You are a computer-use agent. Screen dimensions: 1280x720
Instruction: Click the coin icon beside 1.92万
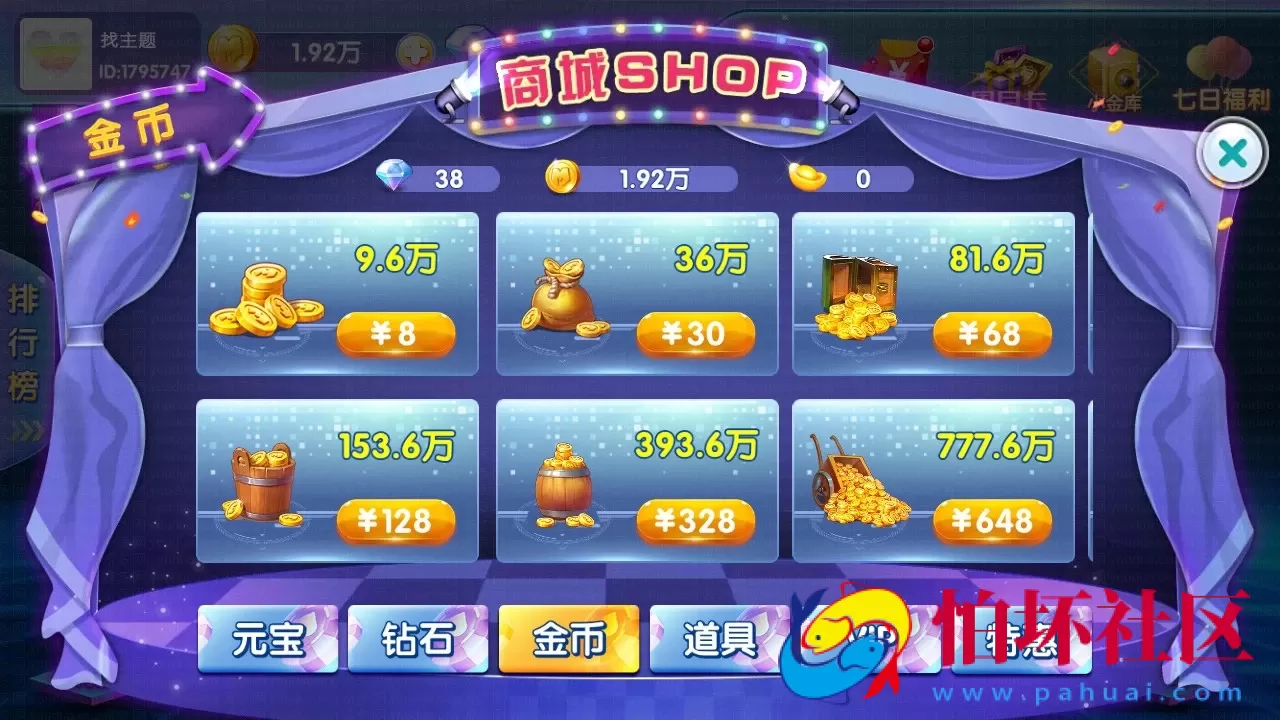[560, 176]
